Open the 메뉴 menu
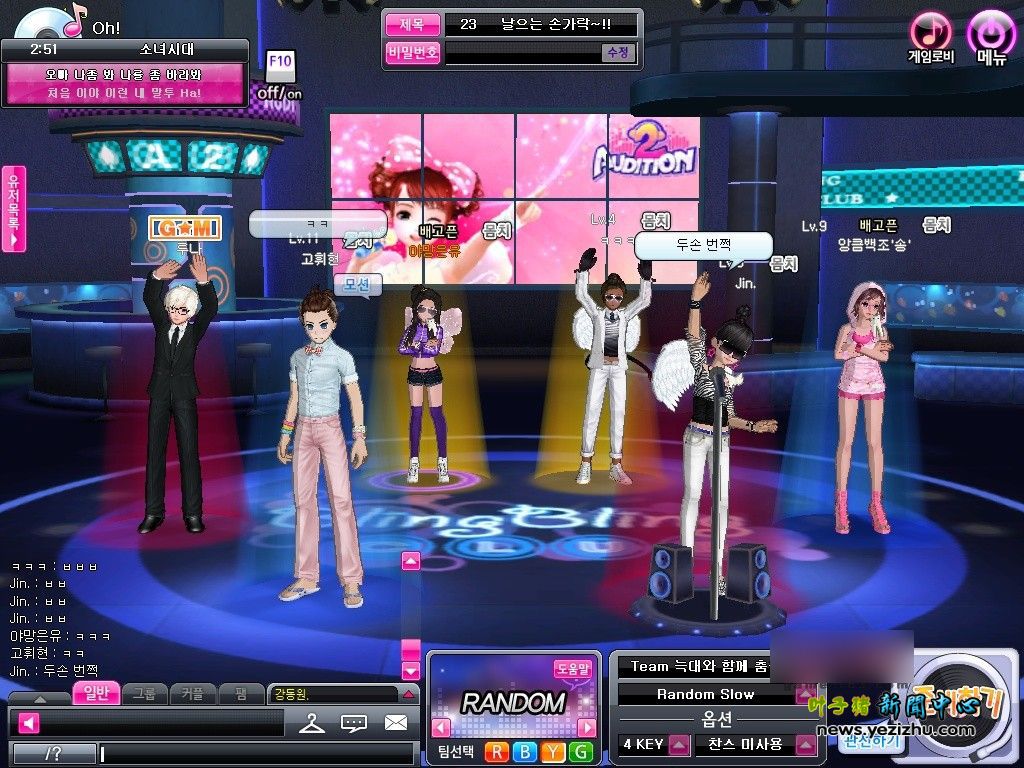This screenshot has height=768, width=1024. (991, 35)
